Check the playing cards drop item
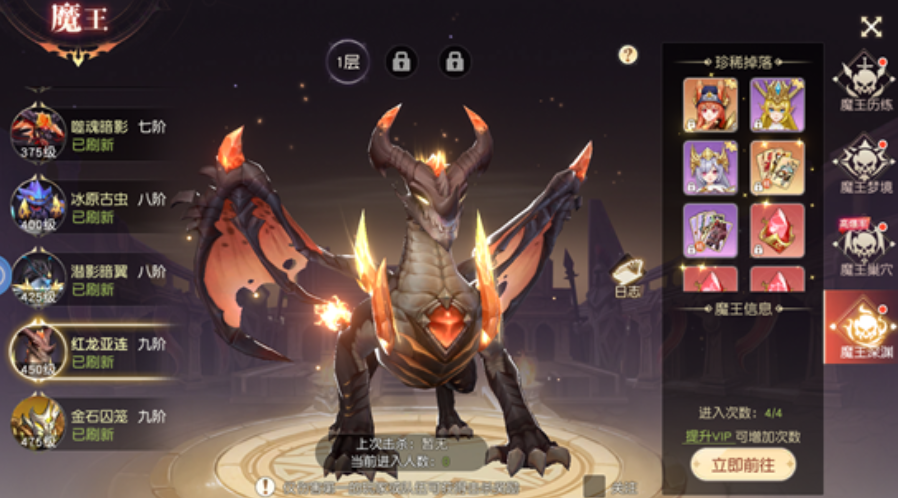 click(x=777, y=167)
